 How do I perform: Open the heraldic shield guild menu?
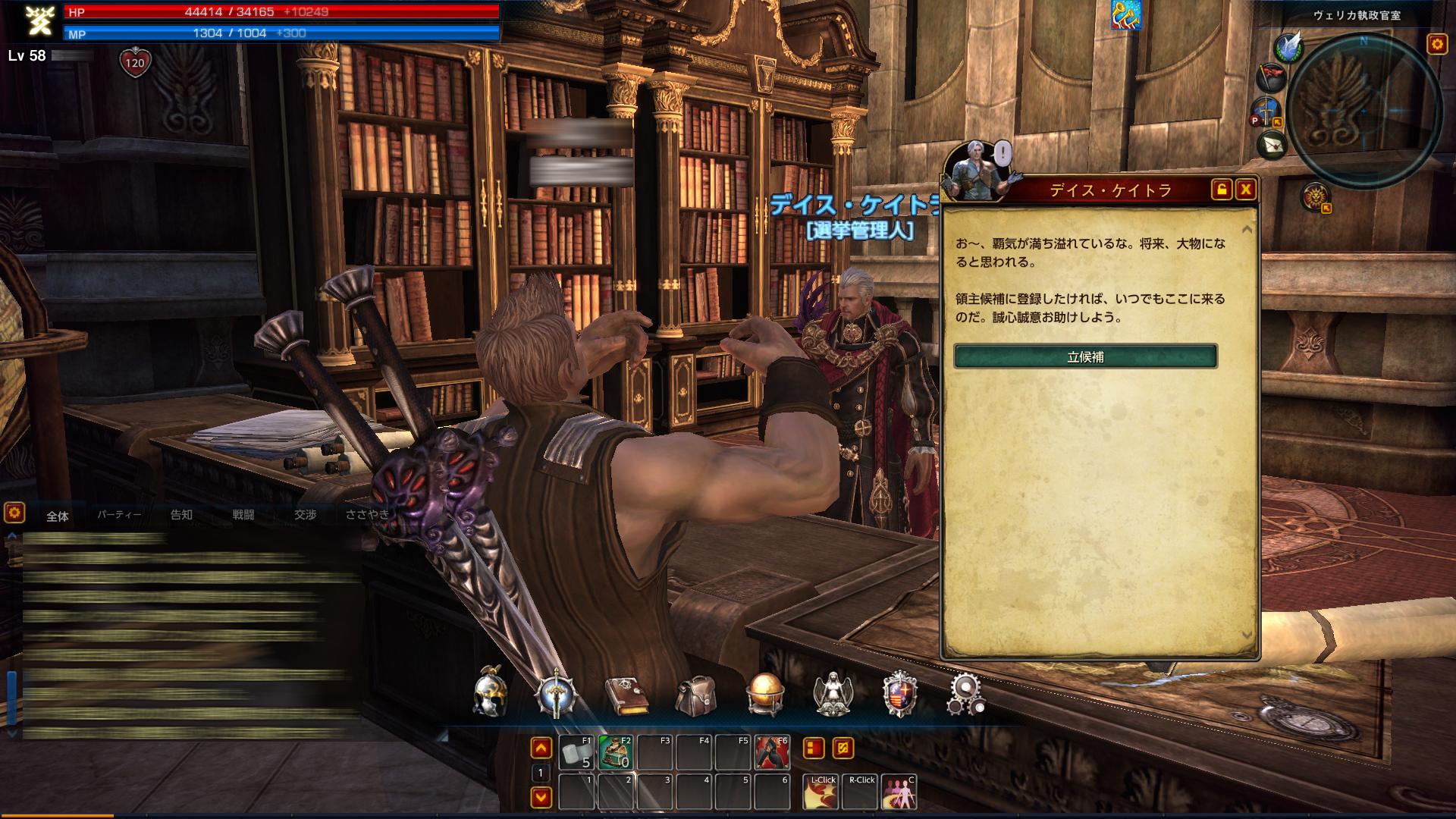click(900, 694)
